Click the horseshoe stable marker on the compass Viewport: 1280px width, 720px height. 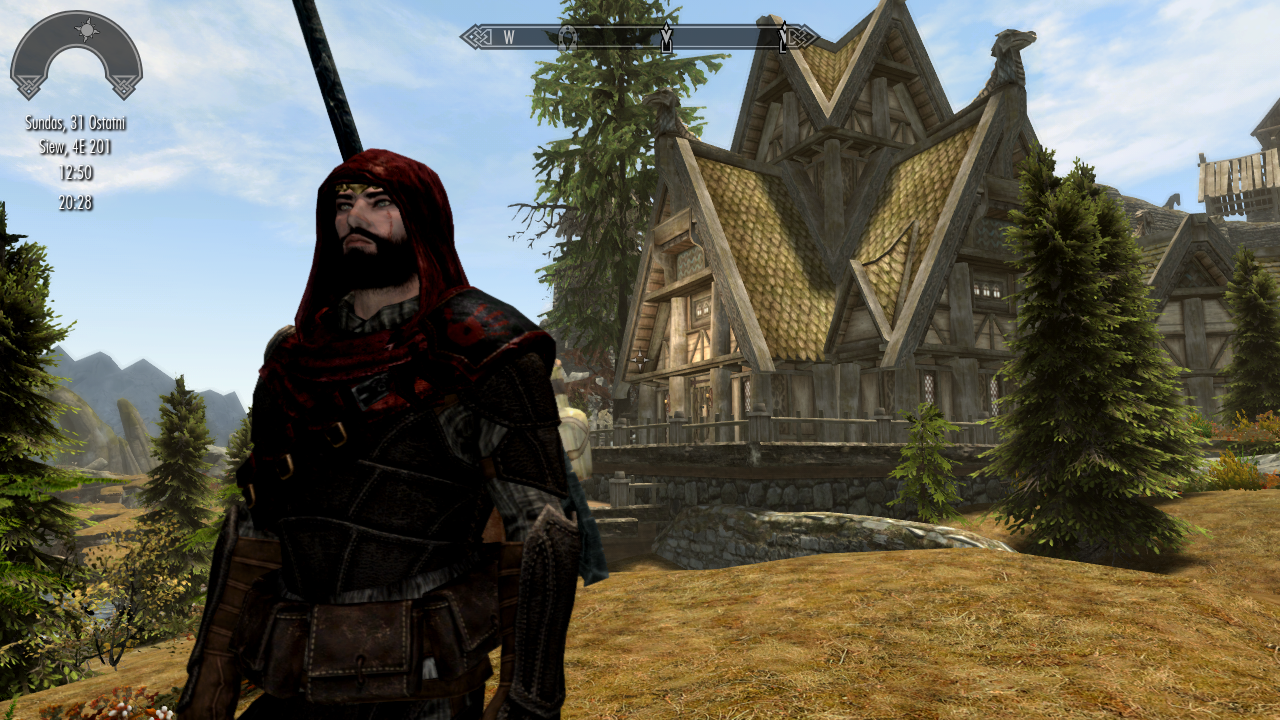(567, 38)
